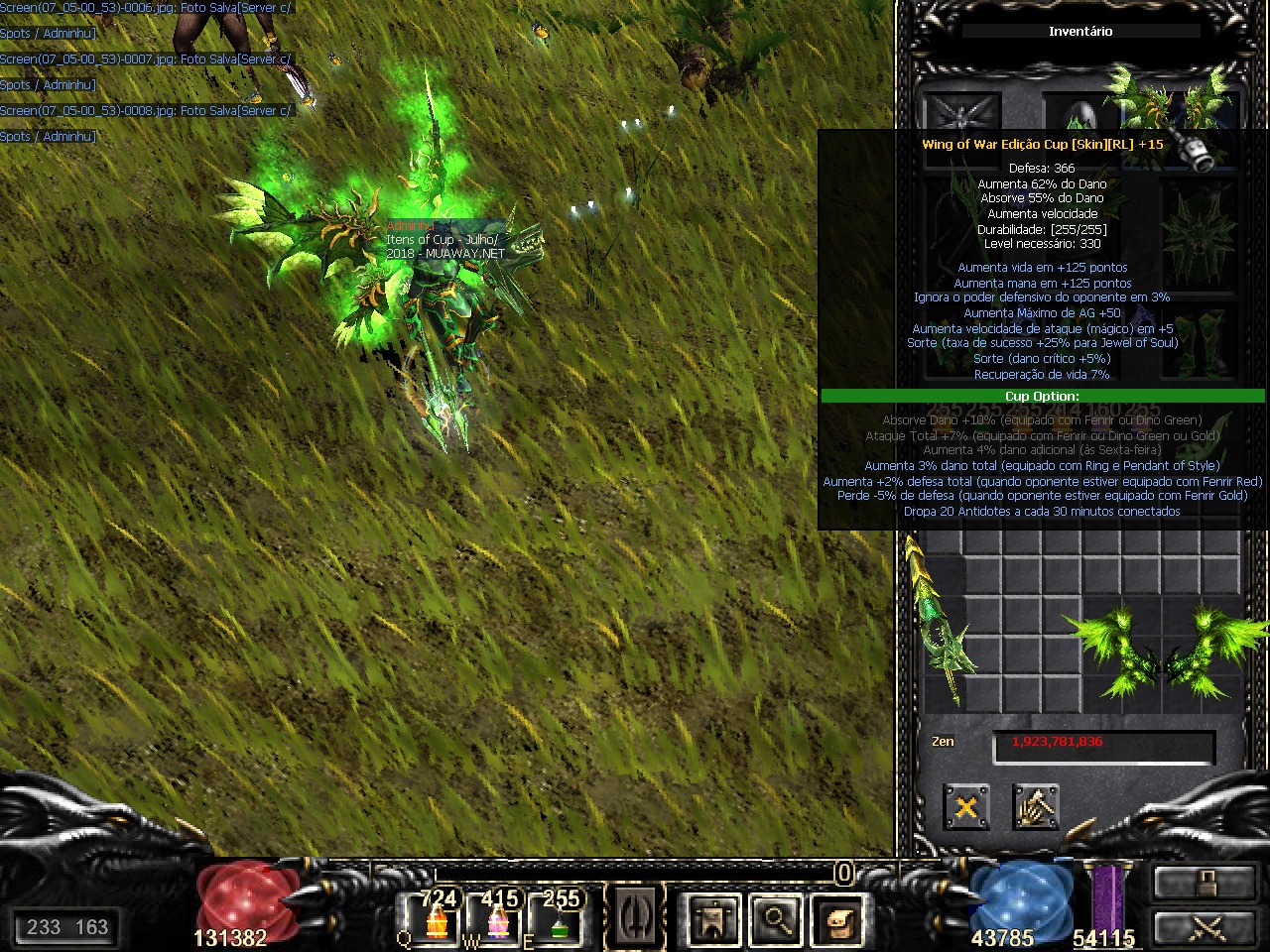The image size is (1270, 952).
Task: Click the crossed swords button
Action: pos(1205,928)
